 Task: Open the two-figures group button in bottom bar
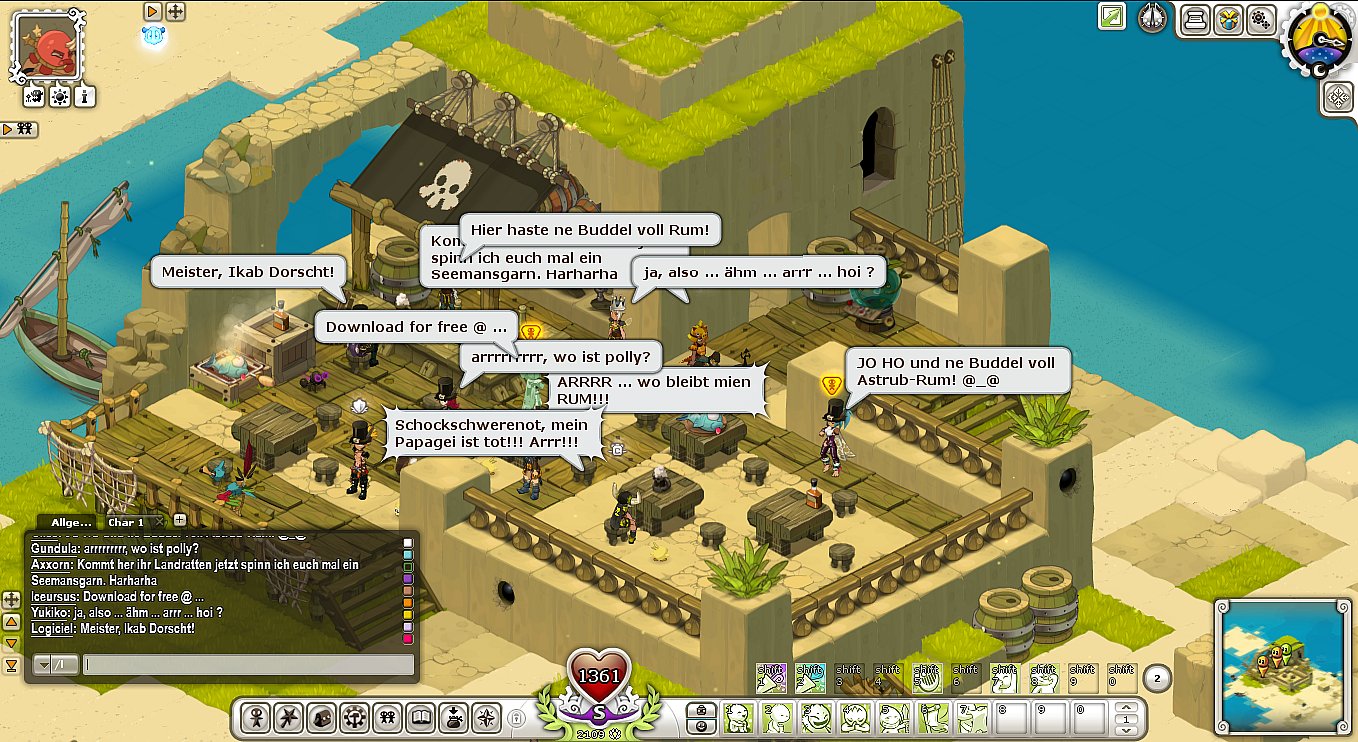tap(388, 717)
